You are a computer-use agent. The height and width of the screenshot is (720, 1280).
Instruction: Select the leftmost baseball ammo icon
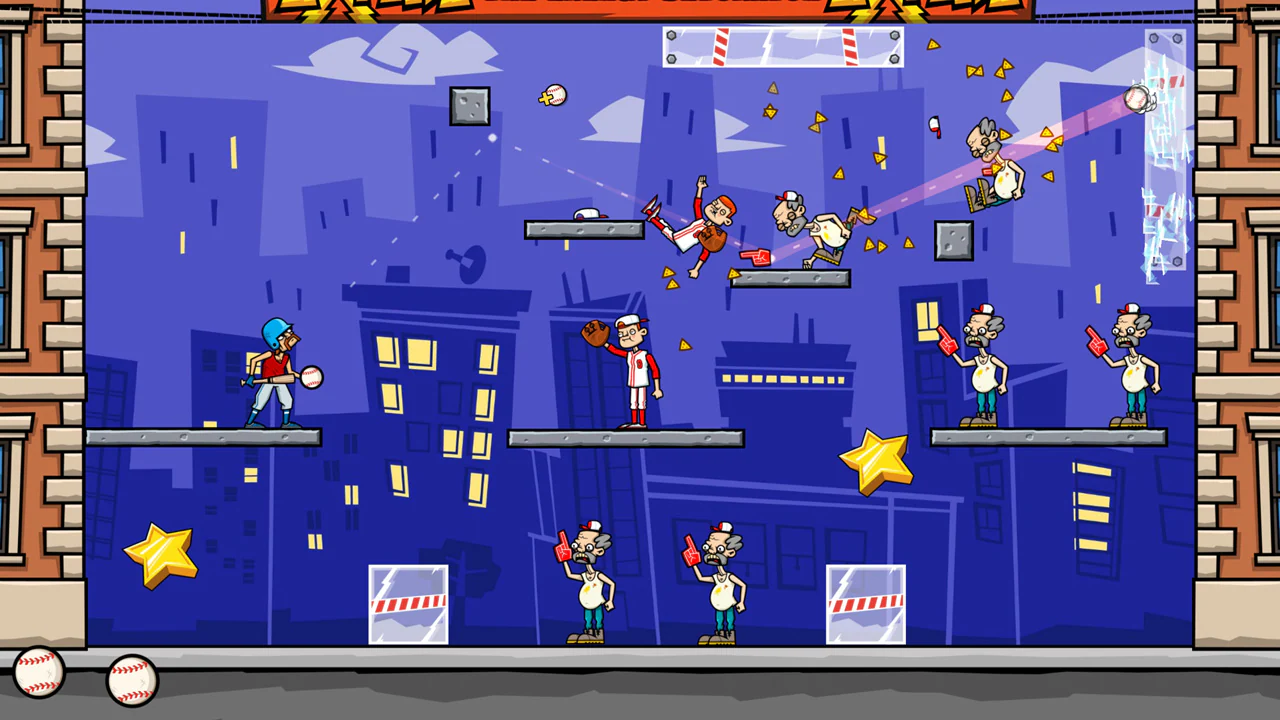[38, 672]
